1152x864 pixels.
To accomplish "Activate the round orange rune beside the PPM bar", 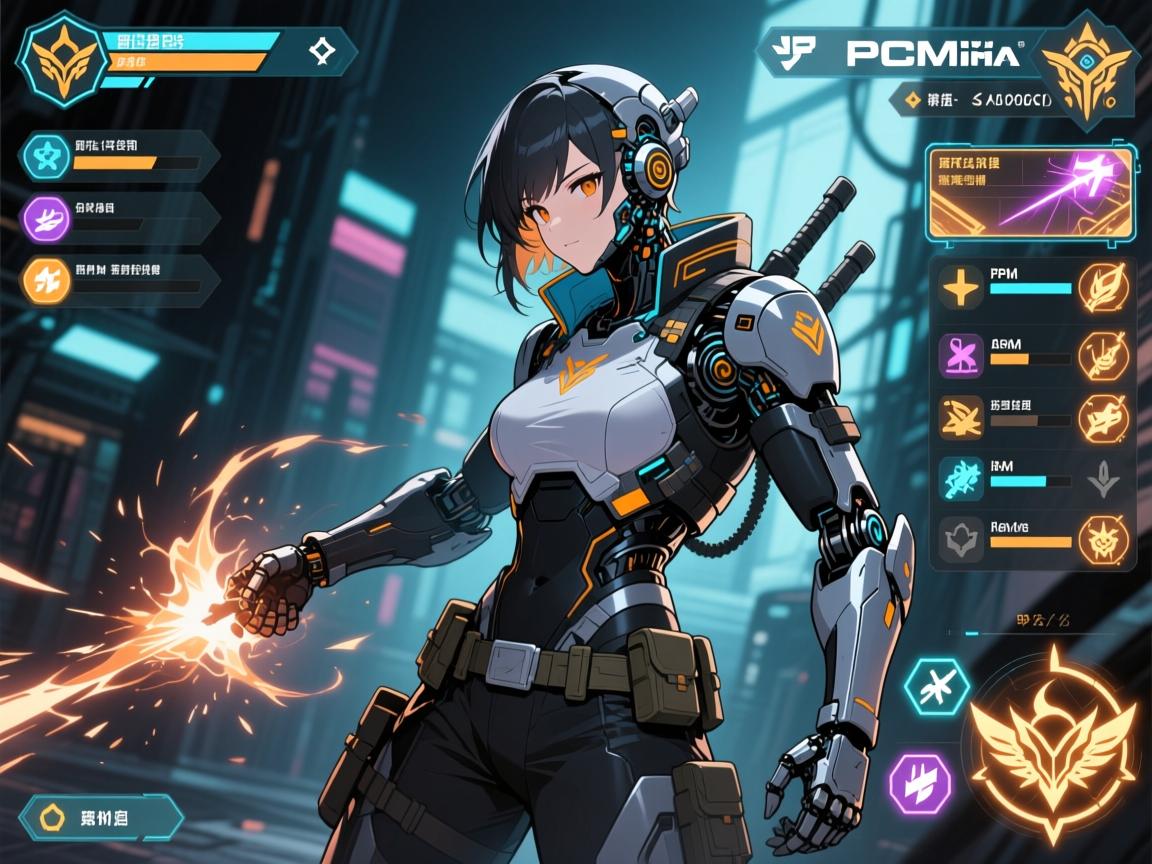I will [x=1104, y=287].
